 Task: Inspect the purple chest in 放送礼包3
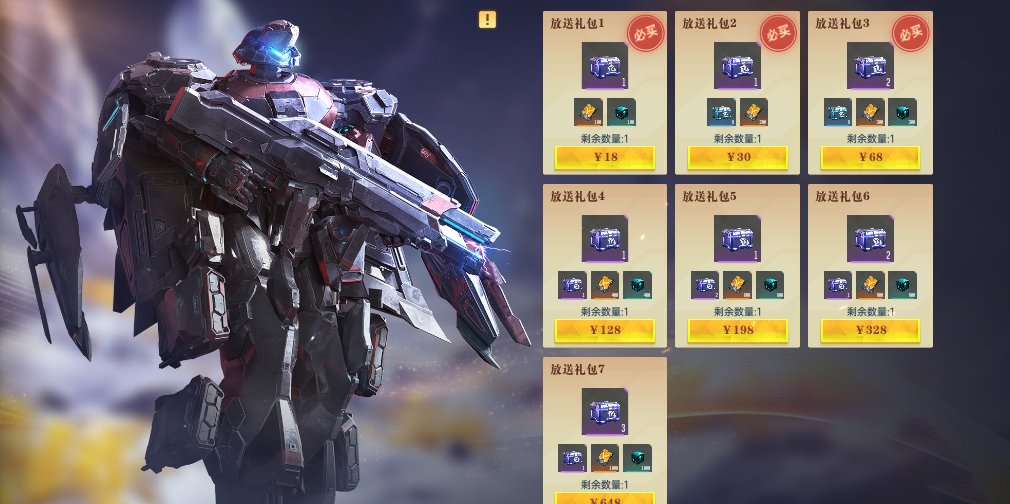(x=870, y=66)
